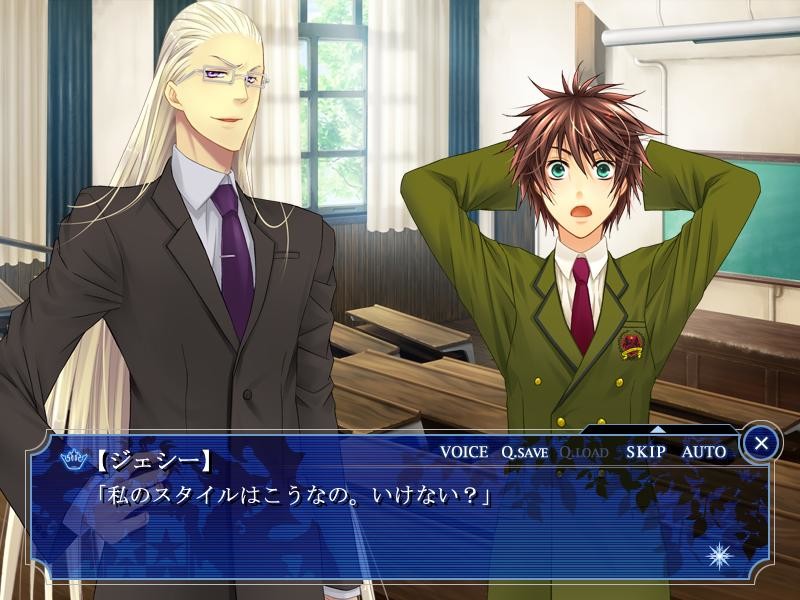
Task: Click the small arrow above the SKIP button
Action: point(657,430)
